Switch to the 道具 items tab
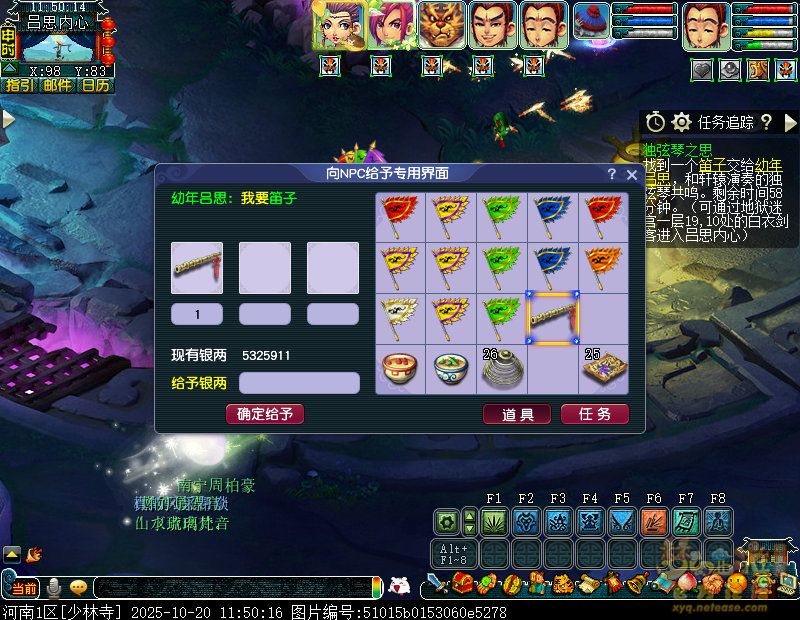The image size is (800, 620). click(517, 414)
